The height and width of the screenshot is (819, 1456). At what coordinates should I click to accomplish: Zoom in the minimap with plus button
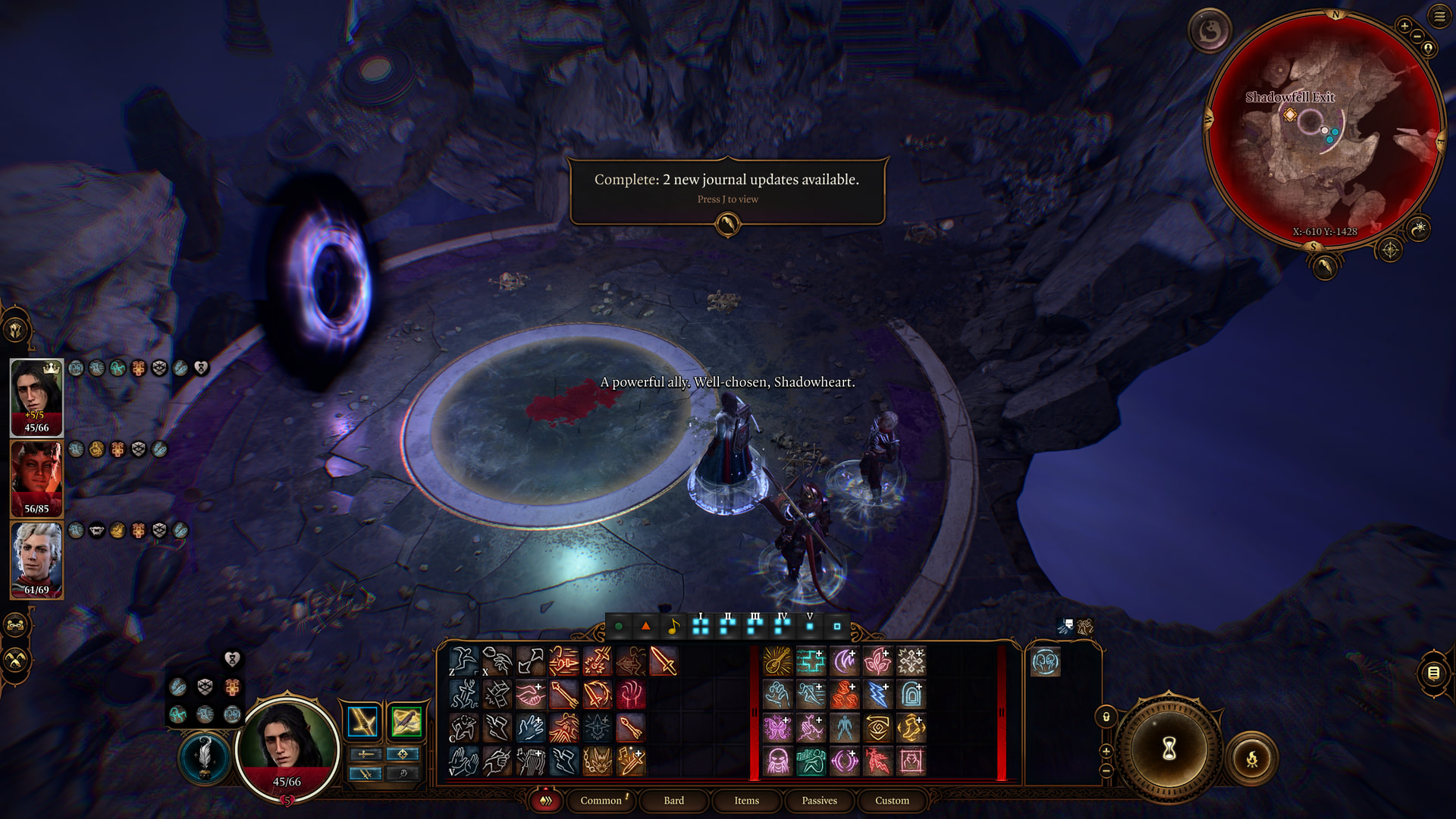(1404, 27)
